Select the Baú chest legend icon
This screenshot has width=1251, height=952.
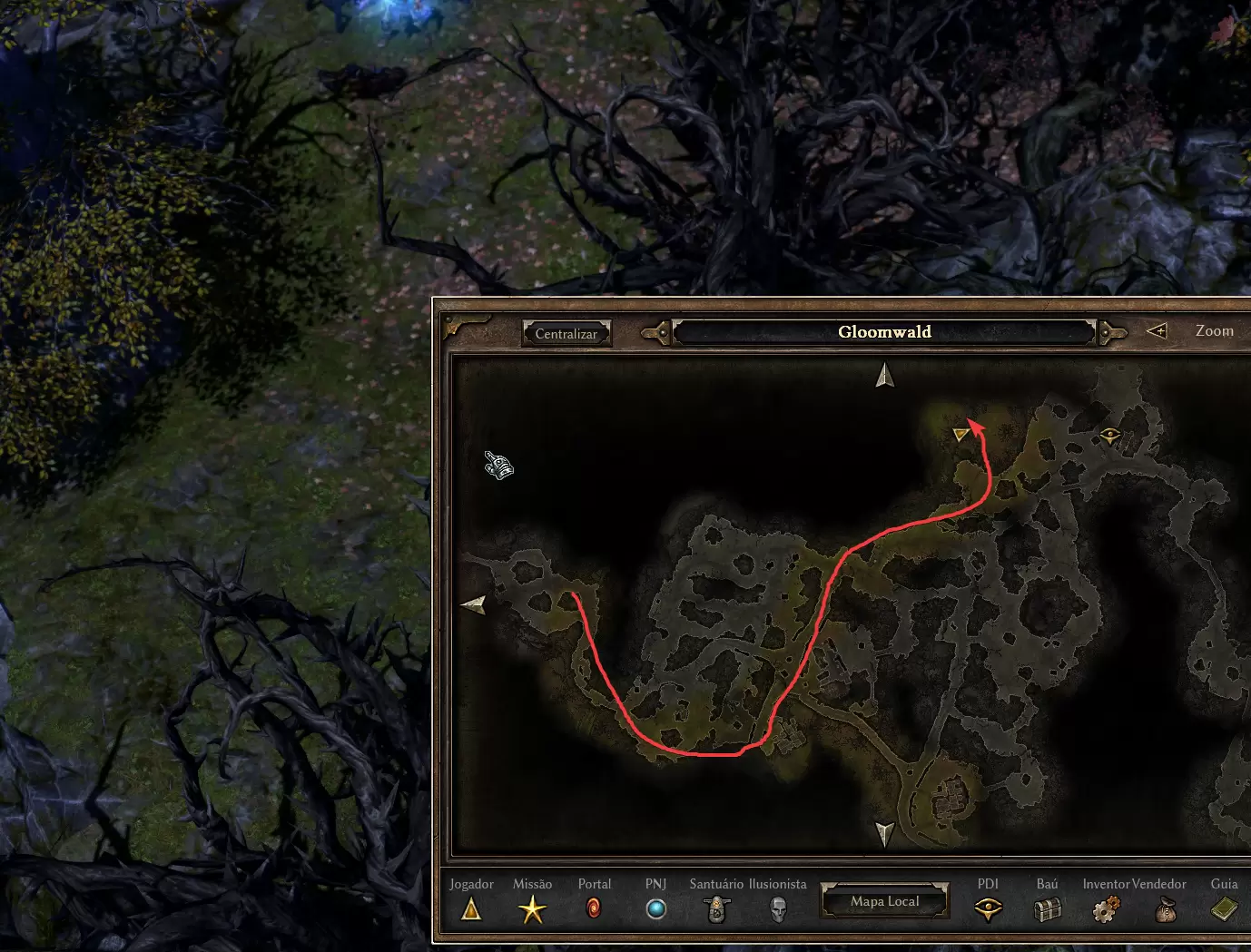(x=1048, y=908)
